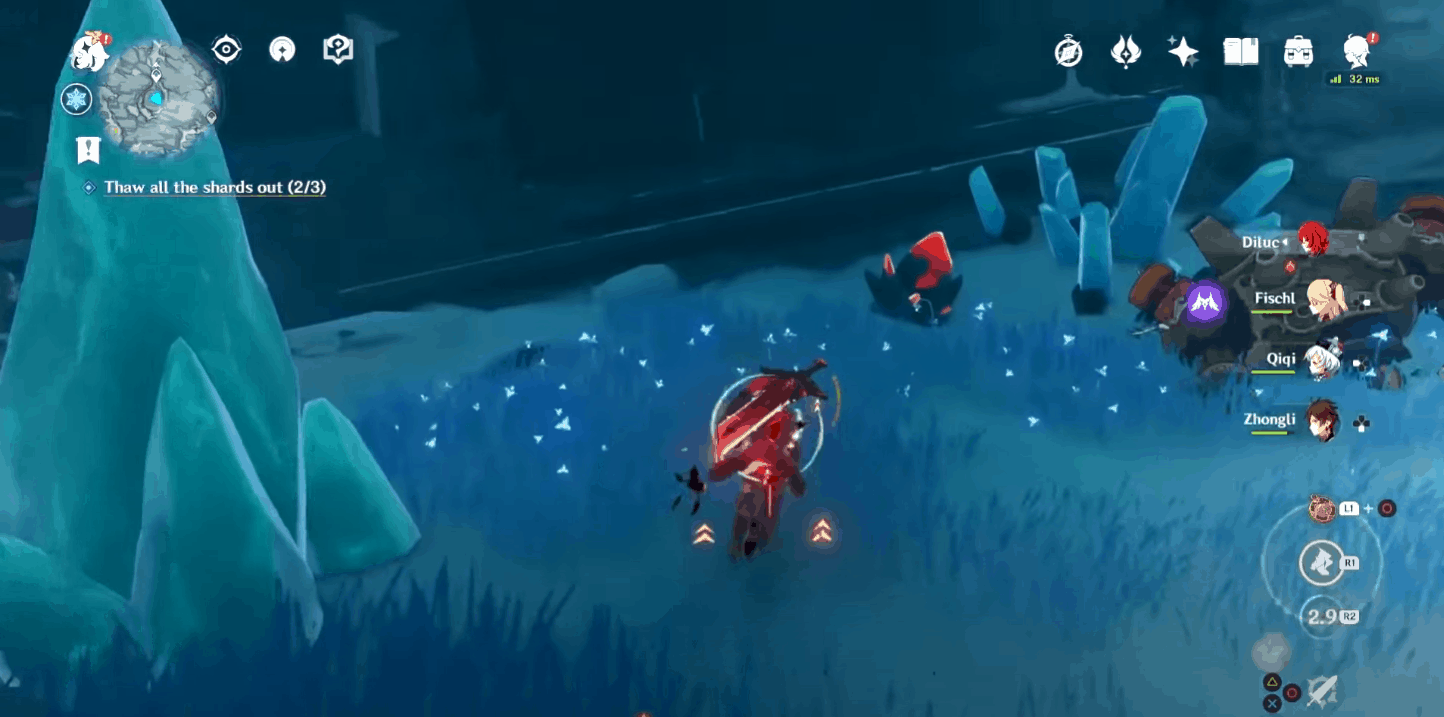This screenshot has height=717, width=1444.
Task: Open the Paimon menu
Action: point(89,51)
